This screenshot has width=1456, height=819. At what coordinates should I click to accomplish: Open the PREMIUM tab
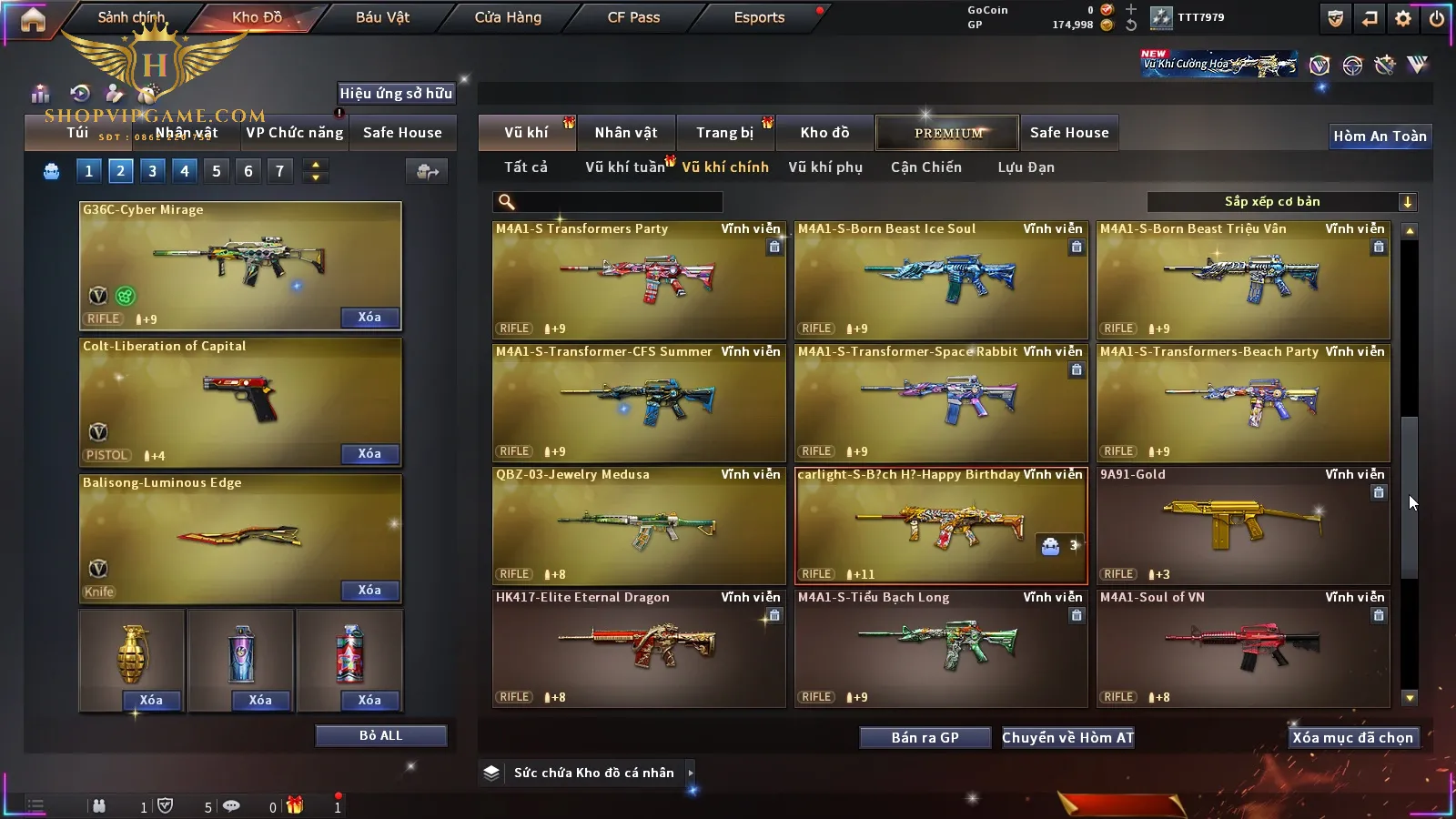947,133
